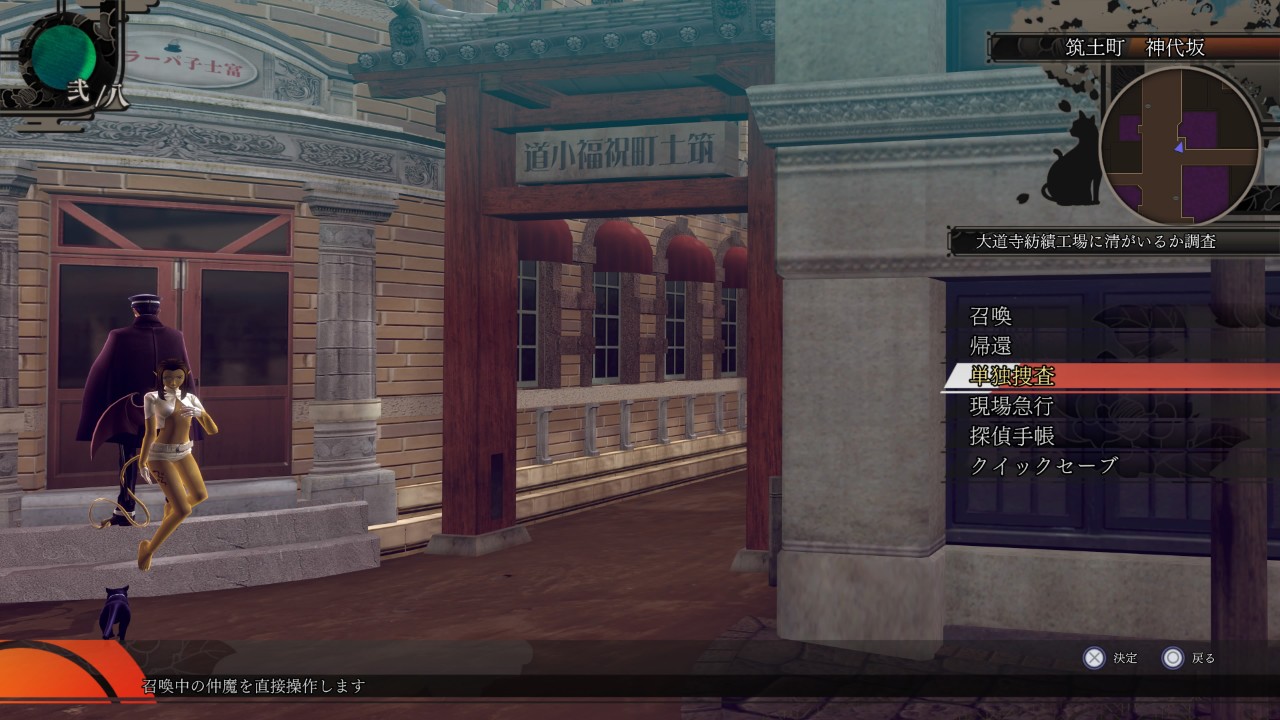Viewport: 1280px width, 720px height.
Task: Select 召喚 from the command menu
Action: (991, 316)
